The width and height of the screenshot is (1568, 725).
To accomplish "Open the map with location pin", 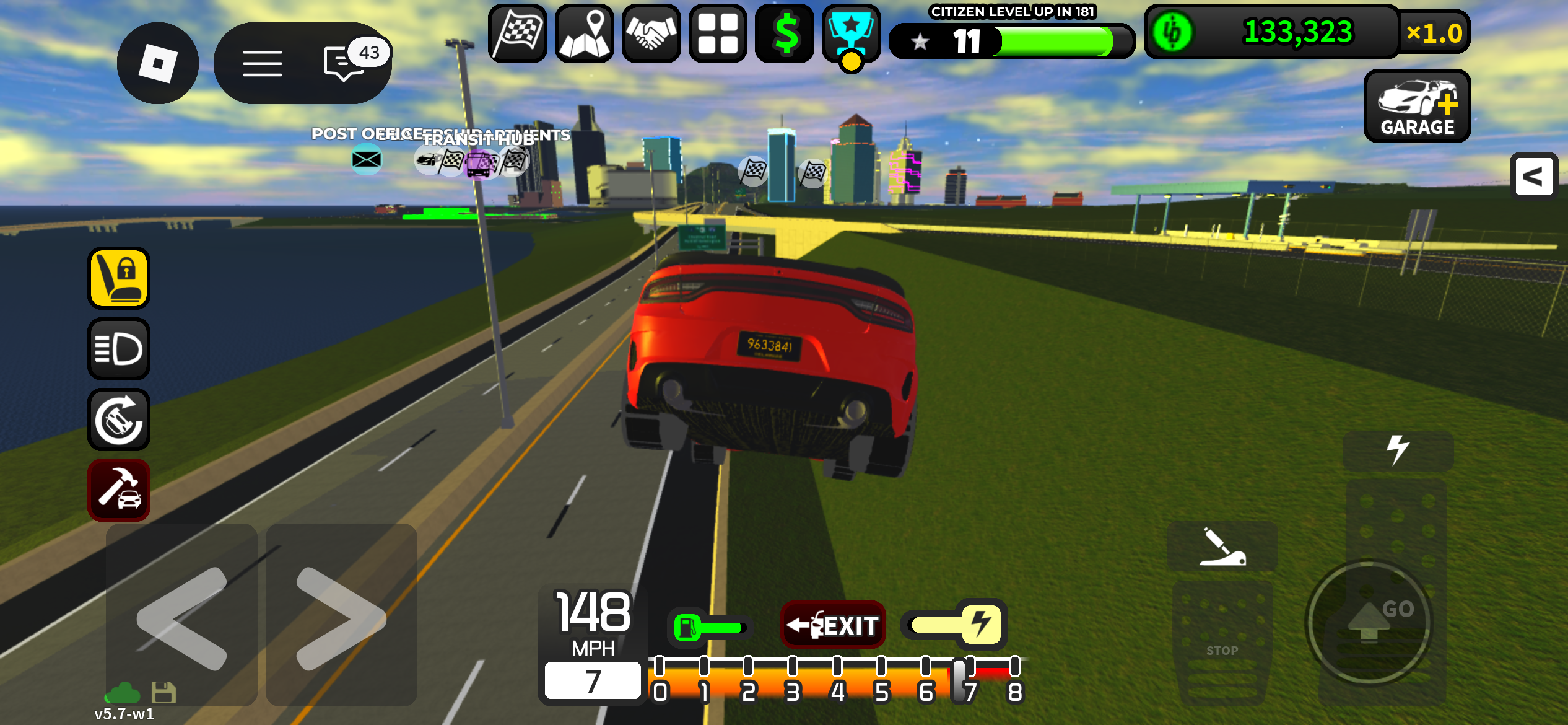I will (584, 33).
